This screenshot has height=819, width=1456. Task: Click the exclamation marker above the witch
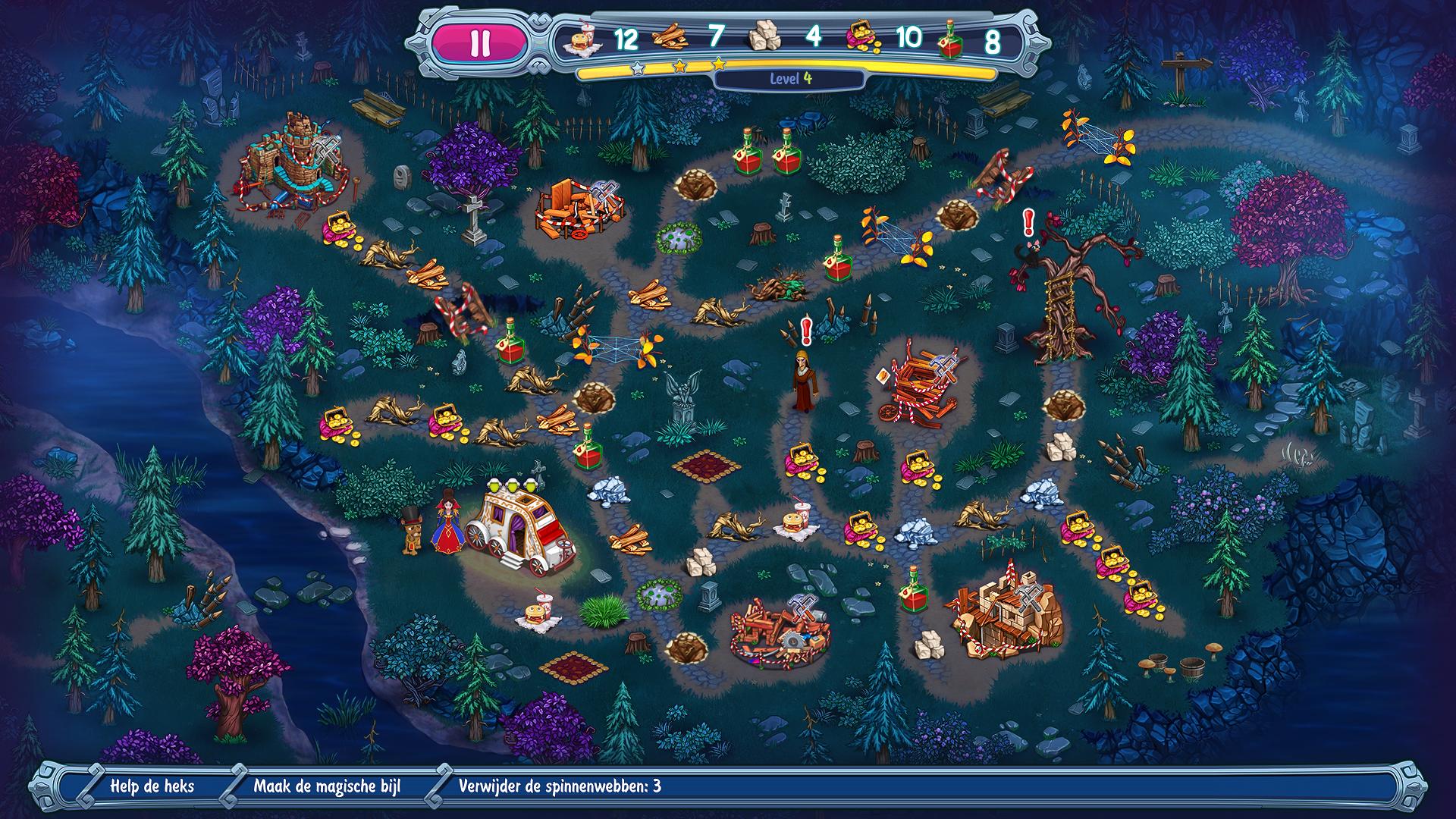tap(805, 331)
